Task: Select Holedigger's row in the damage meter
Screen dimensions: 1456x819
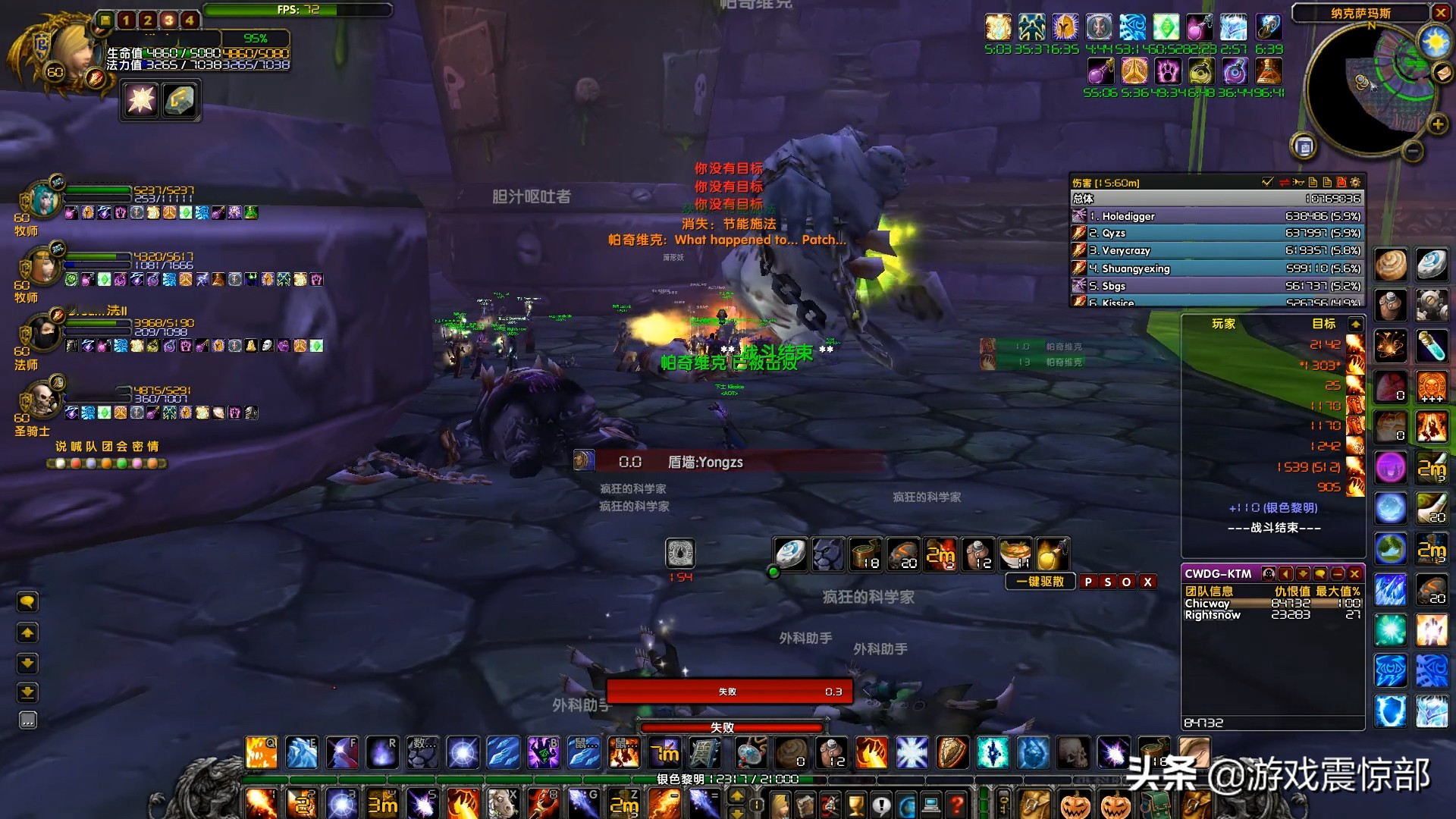Action: (1216, 216)
